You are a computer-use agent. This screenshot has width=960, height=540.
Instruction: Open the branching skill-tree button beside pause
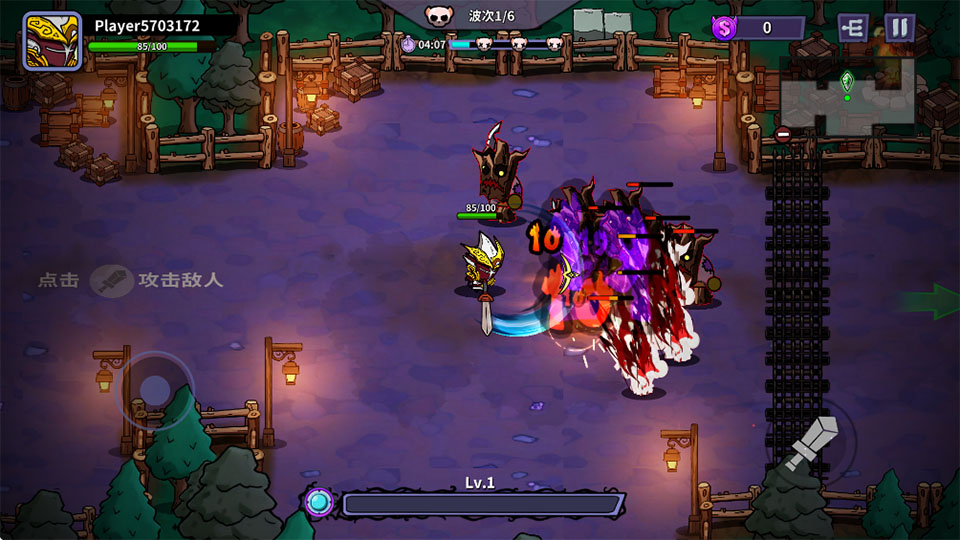pos(853,27)
